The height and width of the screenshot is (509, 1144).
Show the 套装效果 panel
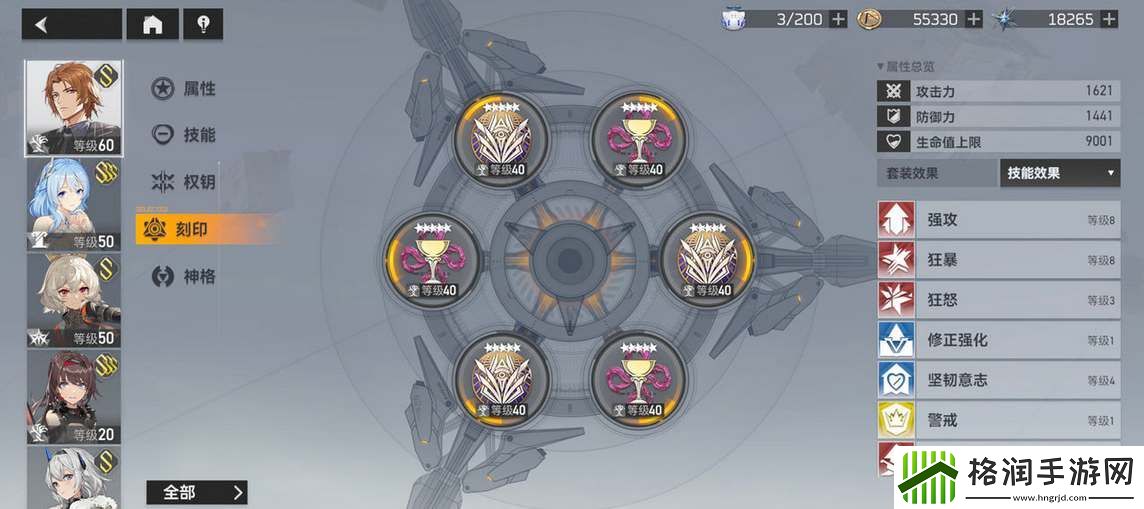937,173
